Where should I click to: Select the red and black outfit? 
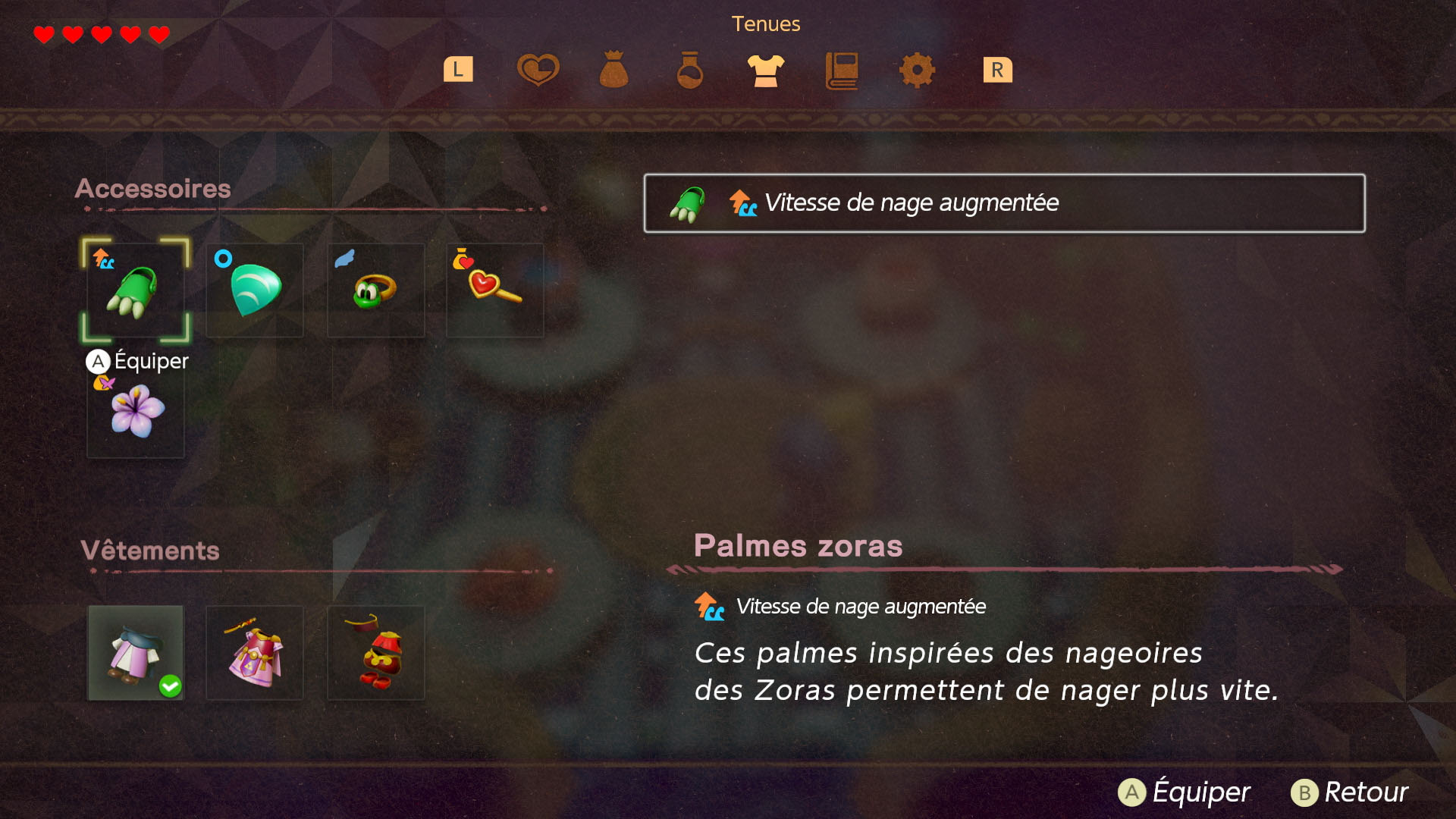pos(375,652)
